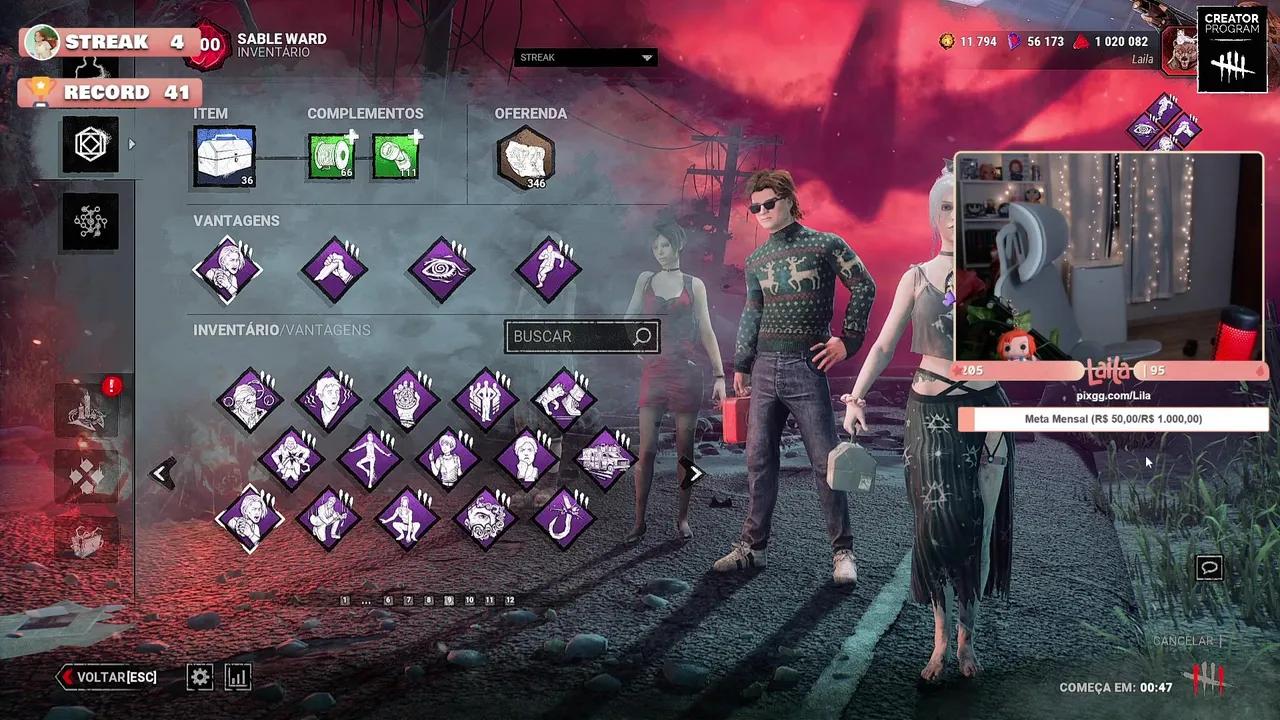Open the hexagonal loadout sidebar icon
Viewport: 1280px width, 720px height.
(89, 143)
